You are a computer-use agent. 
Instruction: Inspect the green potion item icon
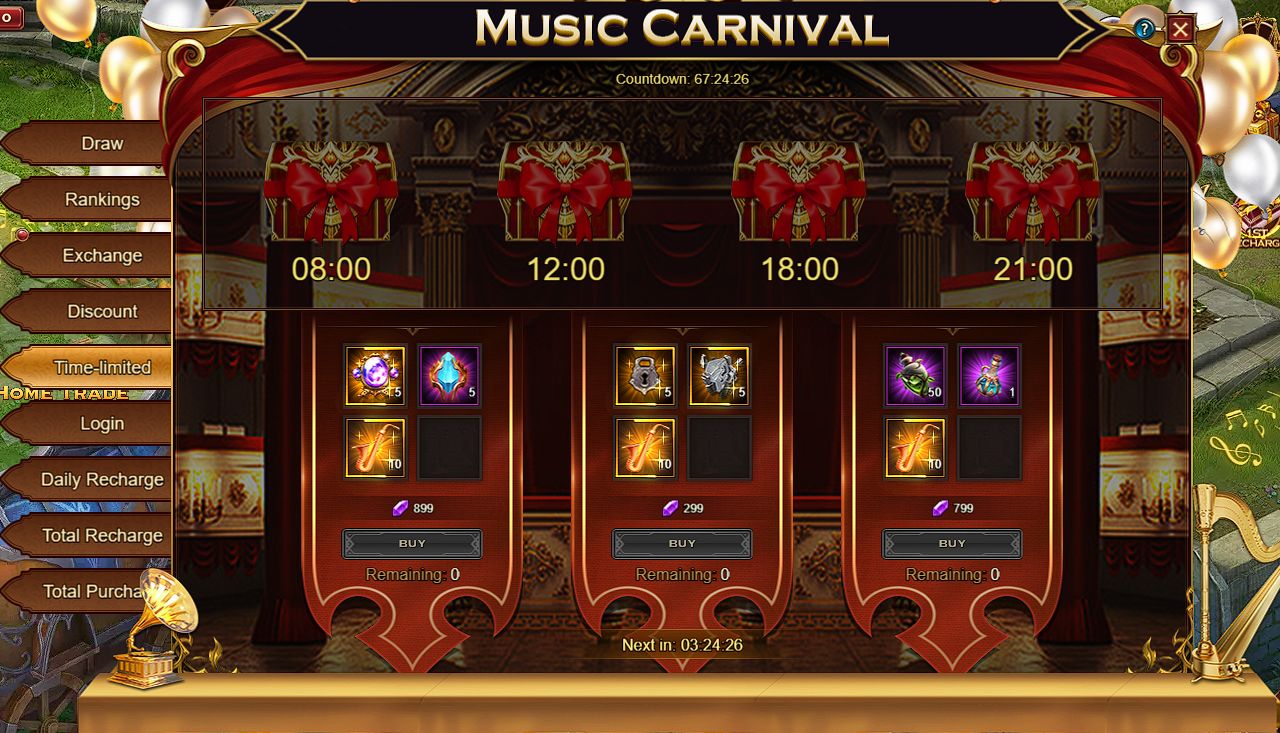pos(915,376)
